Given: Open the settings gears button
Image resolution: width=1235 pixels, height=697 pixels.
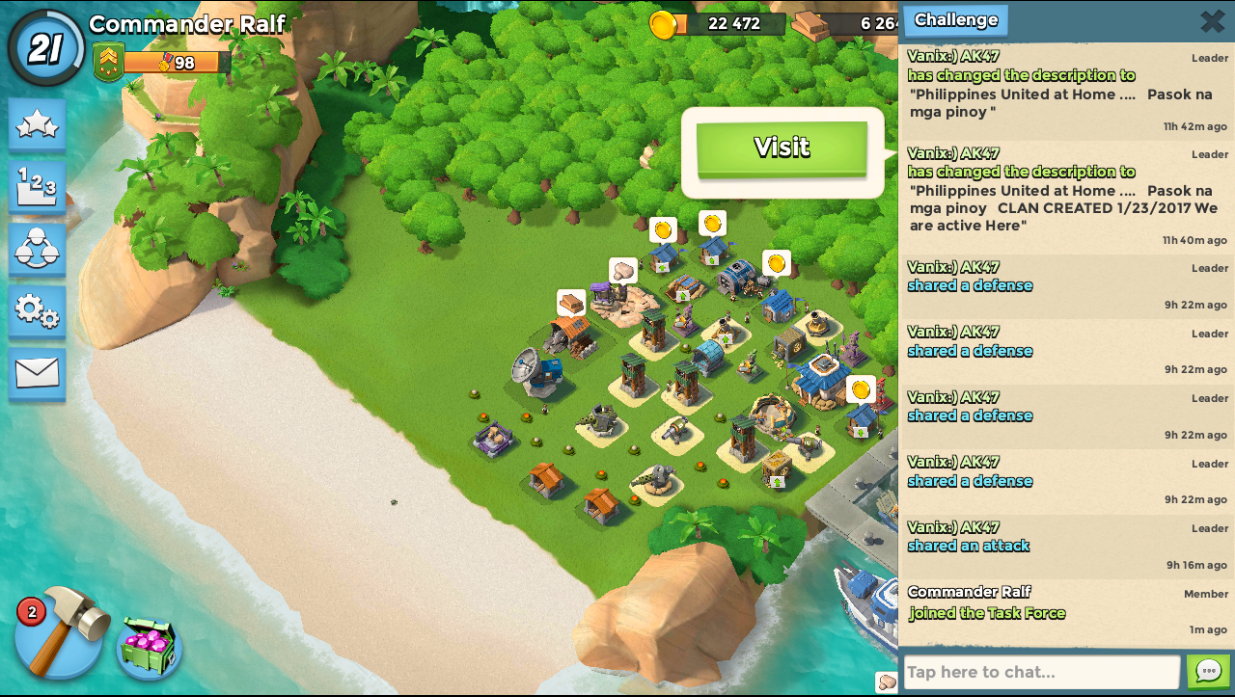Looking at the screenshot, I should pyautogui.click(x=37, y=312).
